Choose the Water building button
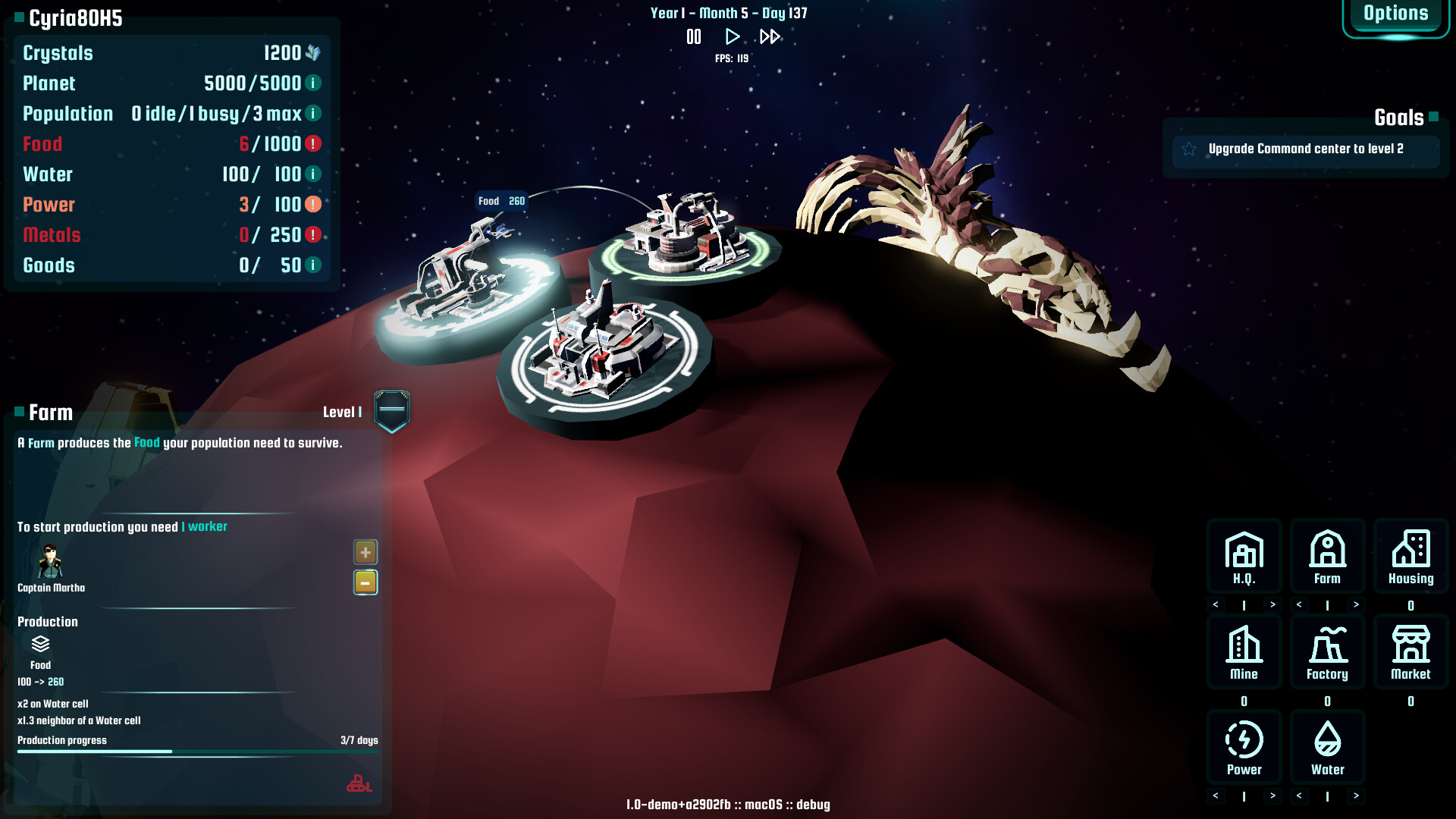 (1327, 747)
